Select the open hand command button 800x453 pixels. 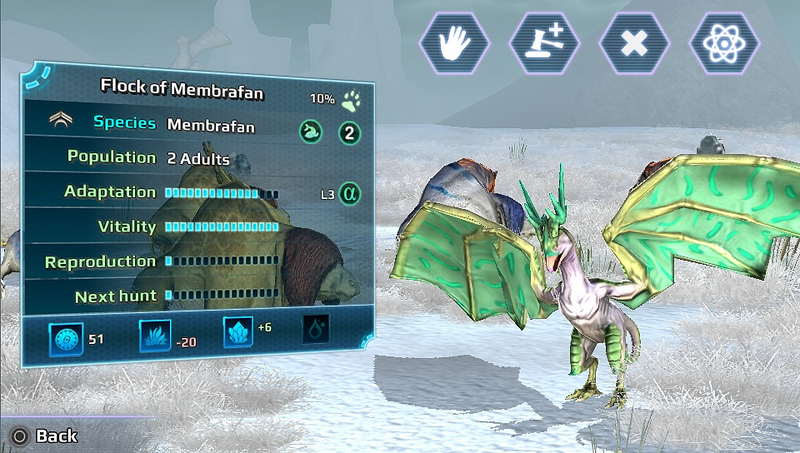point(455,41)
